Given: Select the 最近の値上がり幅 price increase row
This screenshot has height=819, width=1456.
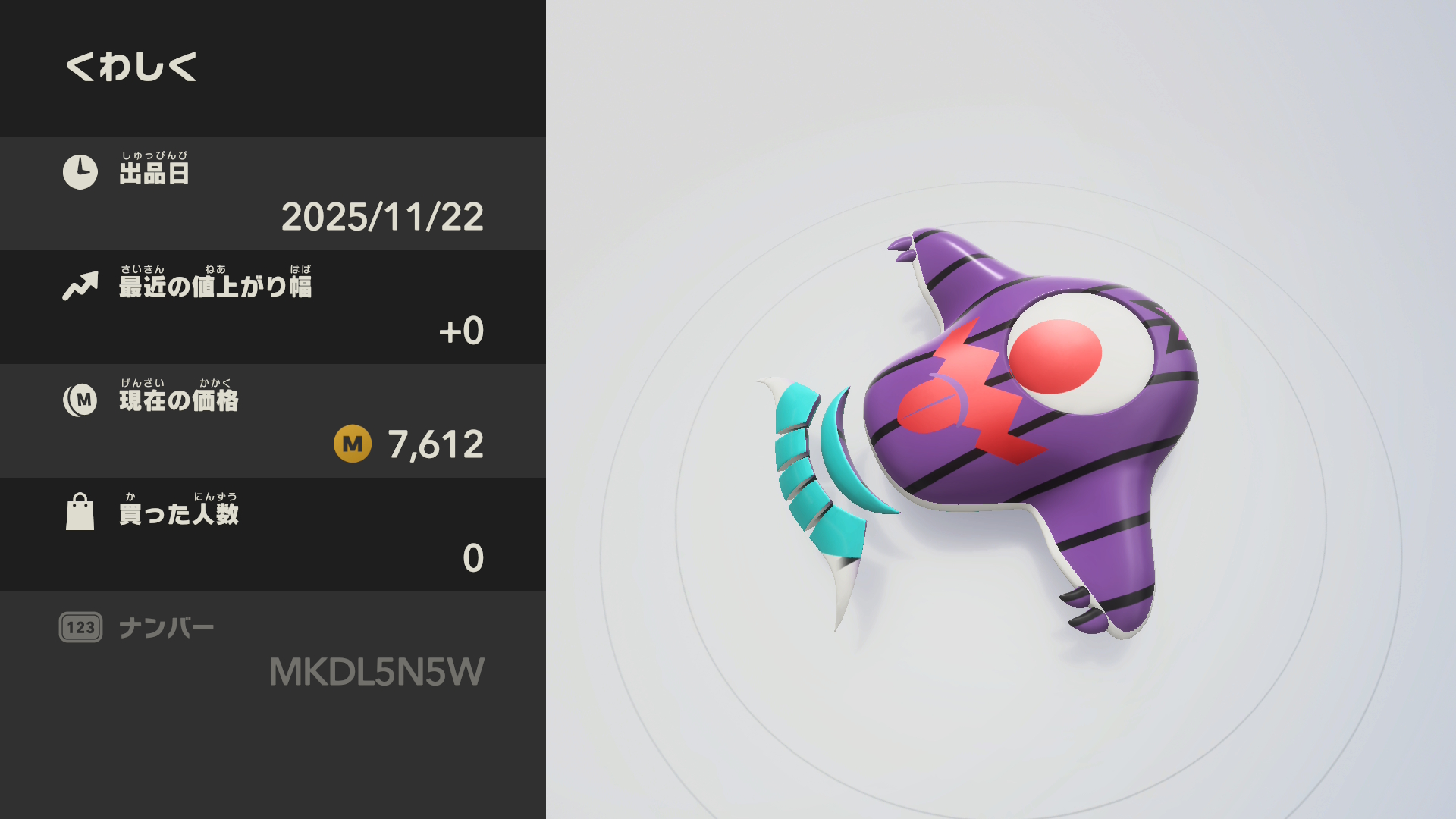Looking at the screenshot, I should click(x=273, y=307).
